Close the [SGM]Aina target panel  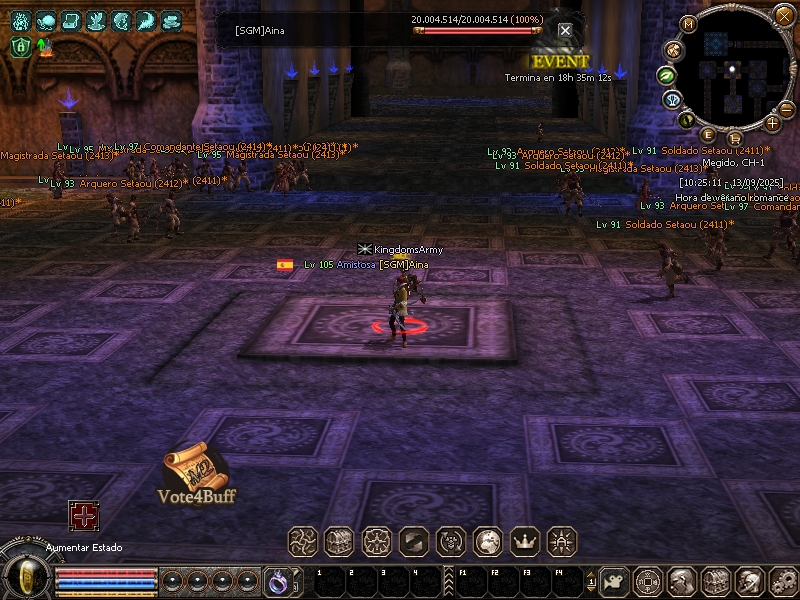click(565, 31)
